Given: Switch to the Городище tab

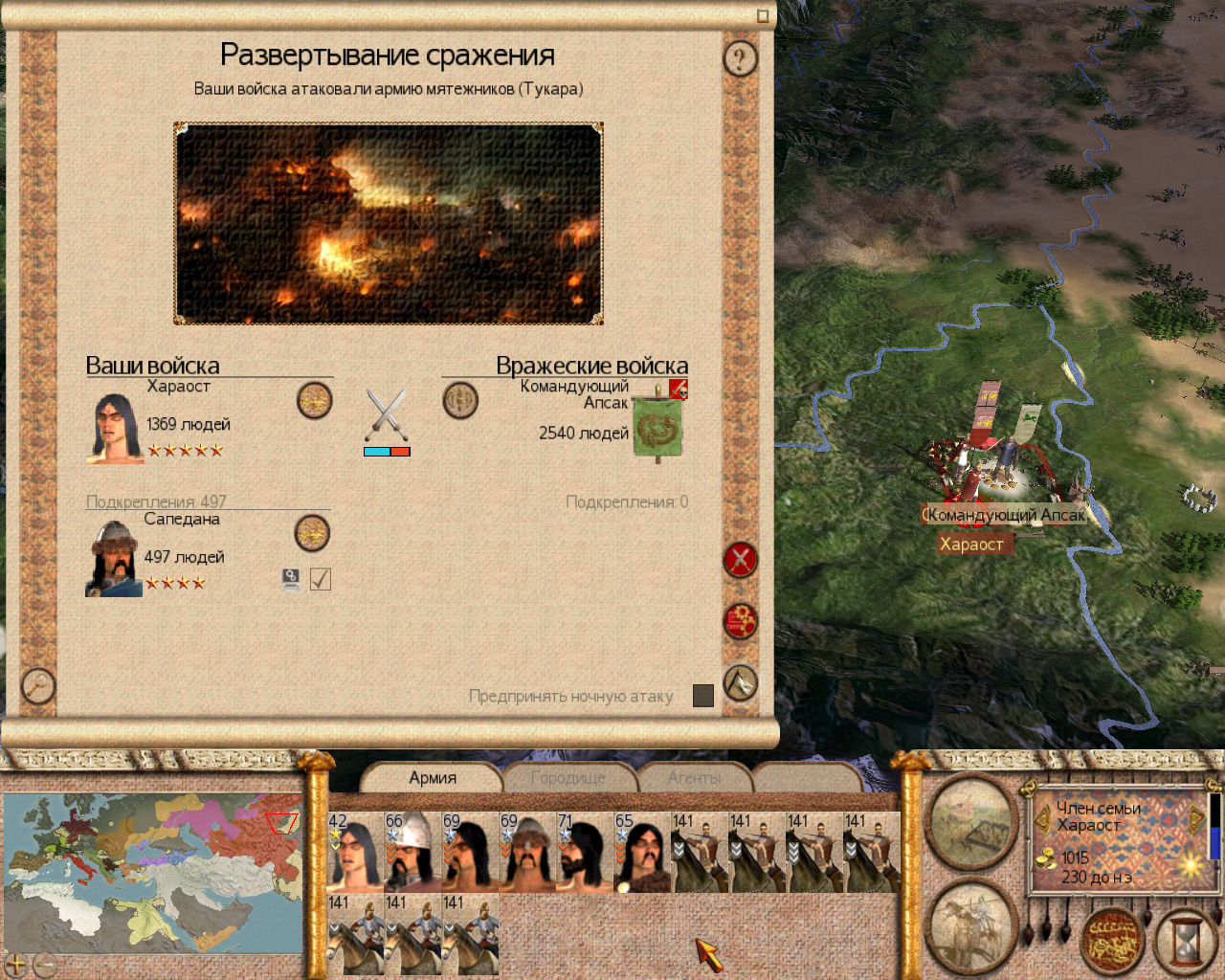Looking at the screenshot, I should click(568, 778).
